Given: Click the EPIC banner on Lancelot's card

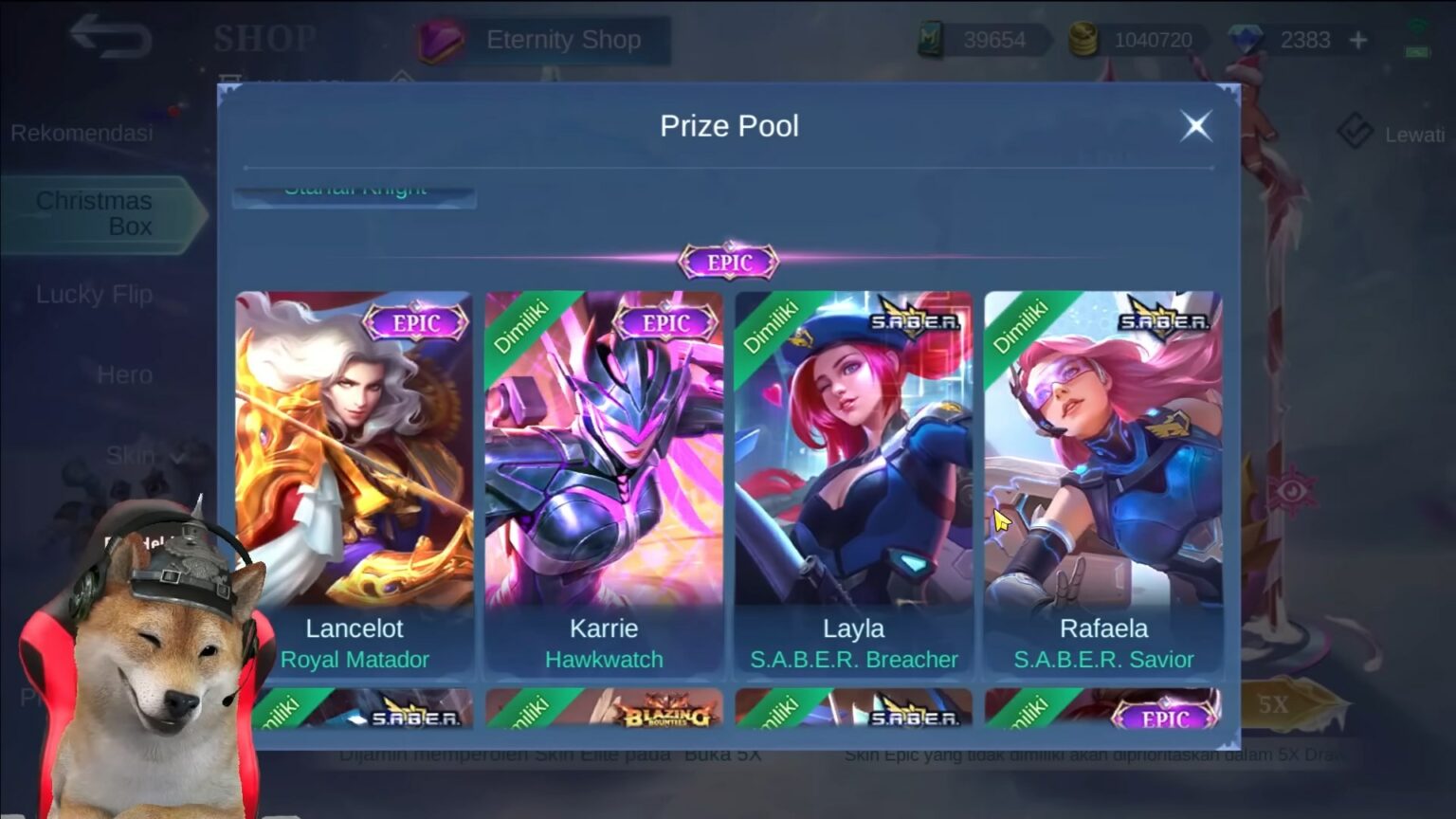Looking at the screenshot, I should pos(417,322).
